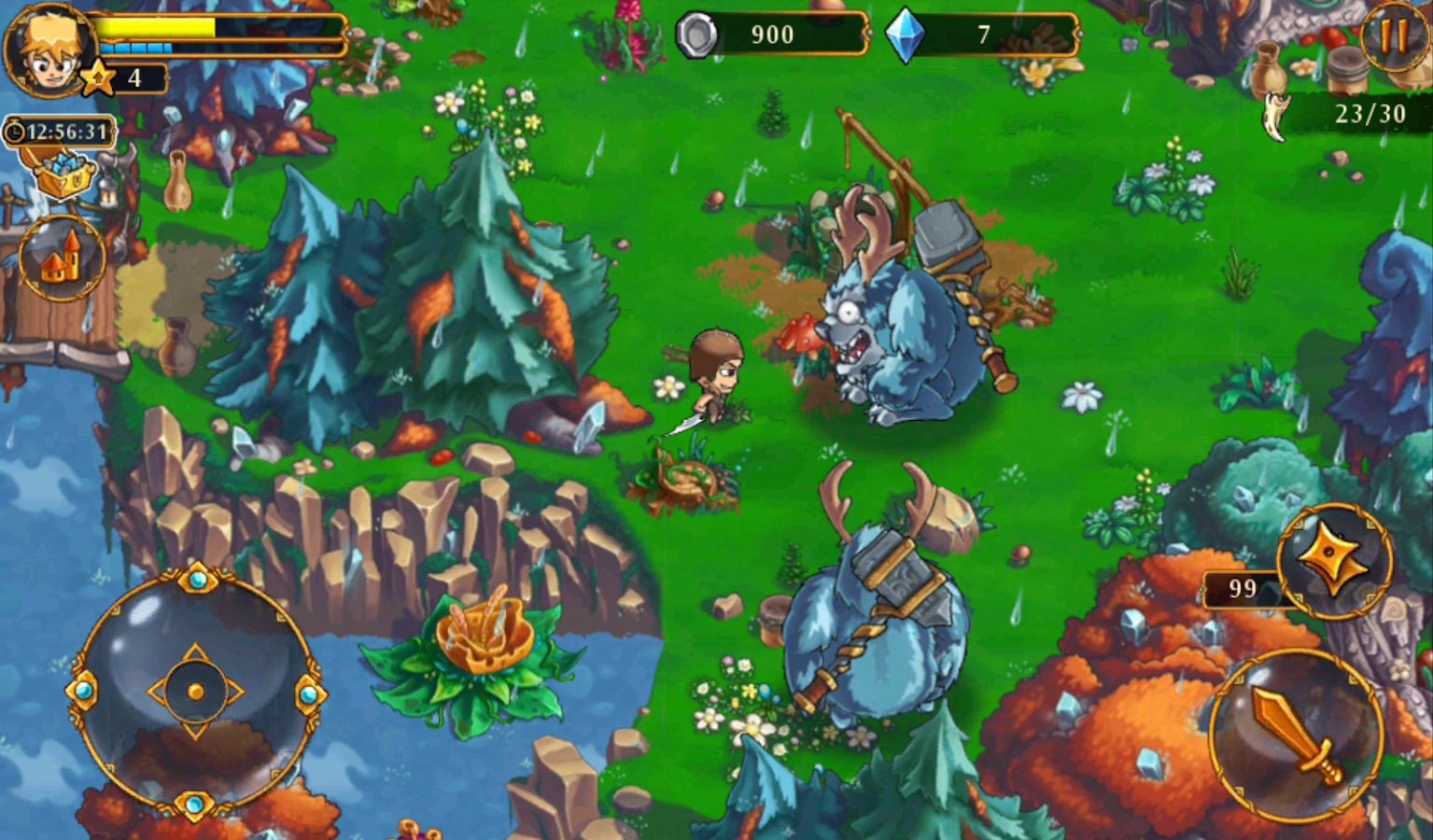Viewport: 1433px width, 840px height.
Task: Throw a shuriken with the star button
Action: click(1334, 561)
